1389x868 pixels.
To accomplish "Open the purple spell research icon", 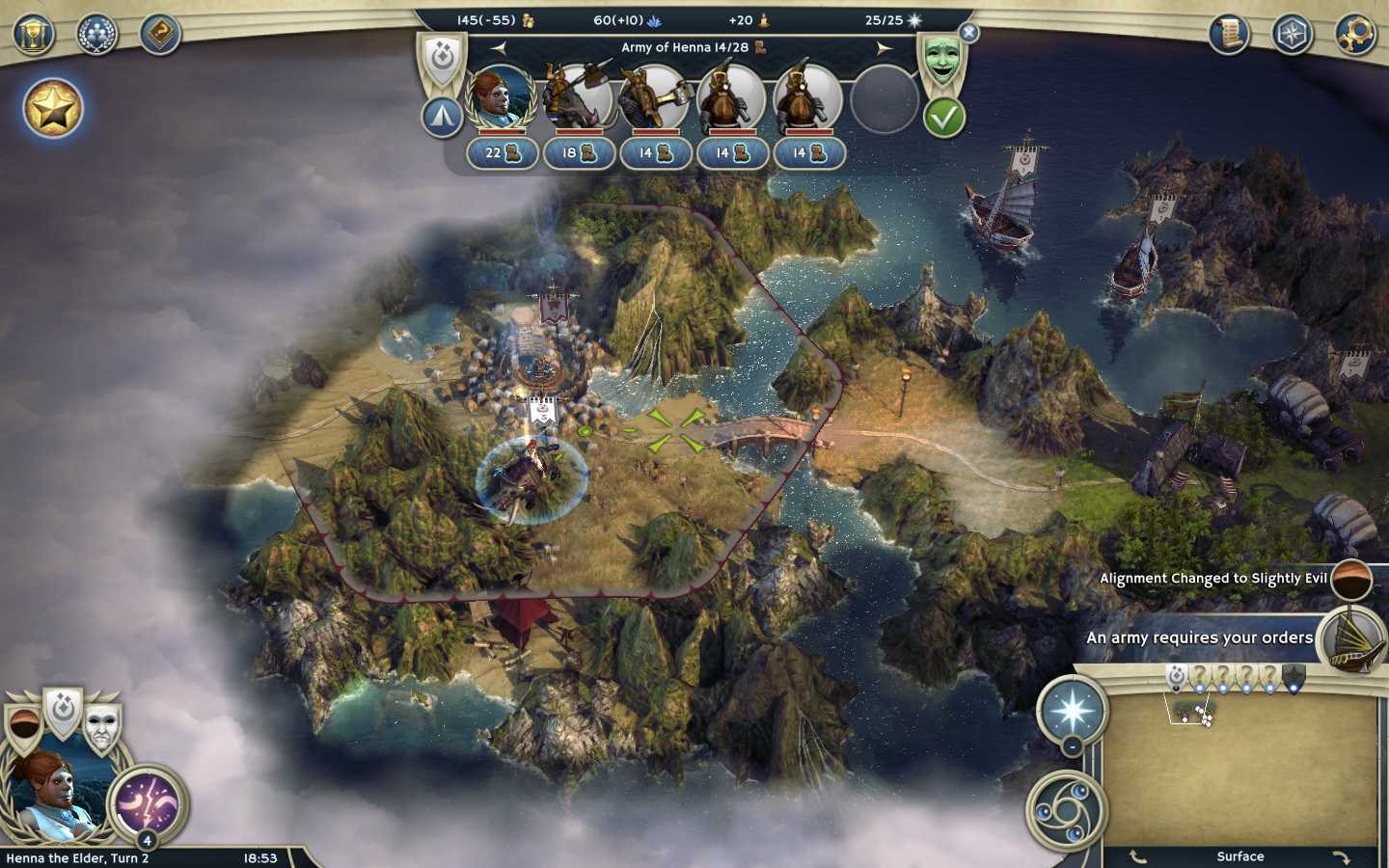I will (148, 802).
